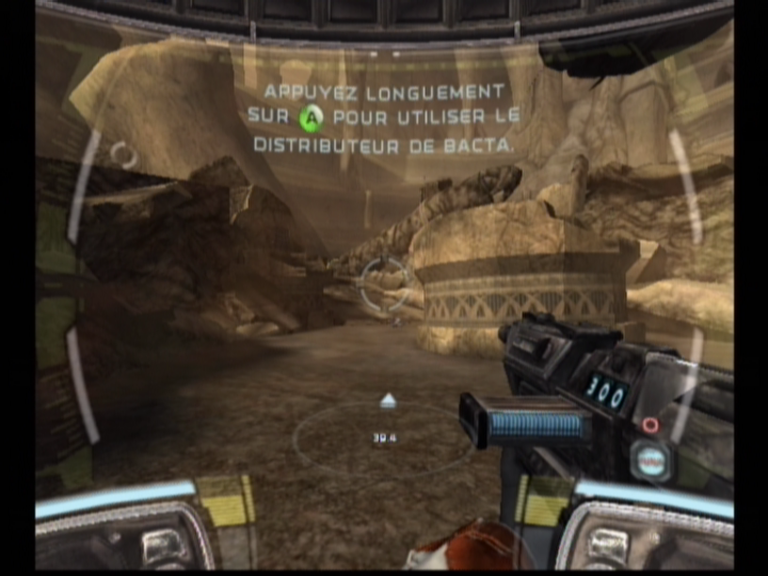Click the objective waypoint triangle marker
Viewport: 768px width, 576px height.
[x=387, y=401]
